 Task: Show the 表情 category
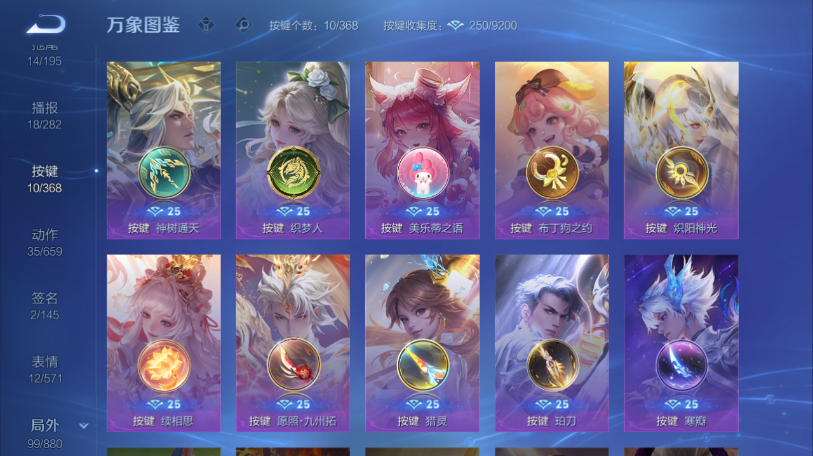point(45,370)
